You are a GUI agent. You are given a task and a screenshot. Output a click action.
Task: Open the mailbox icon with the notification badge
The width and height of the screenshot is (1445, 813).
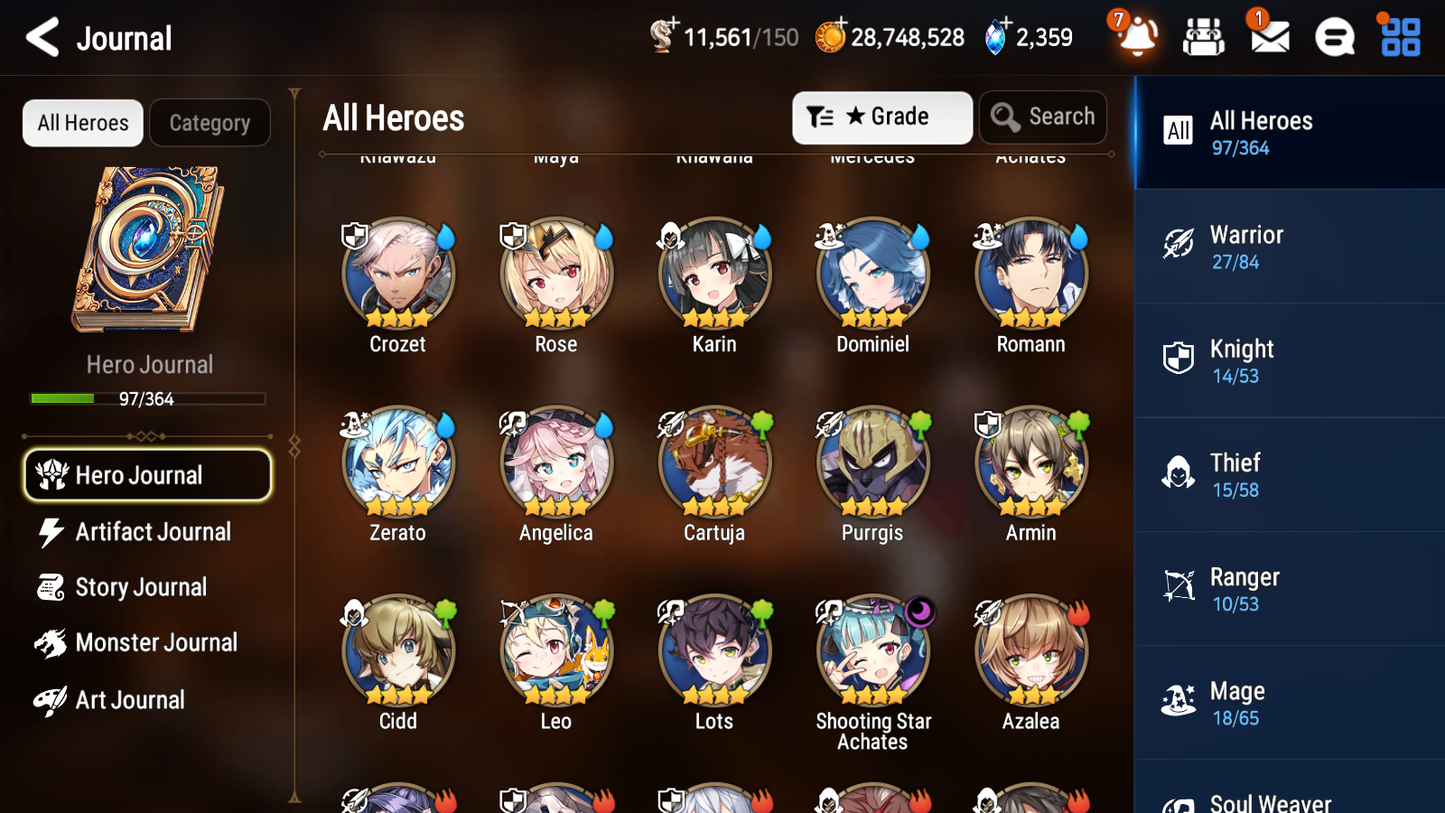[x=1268, y=36]
